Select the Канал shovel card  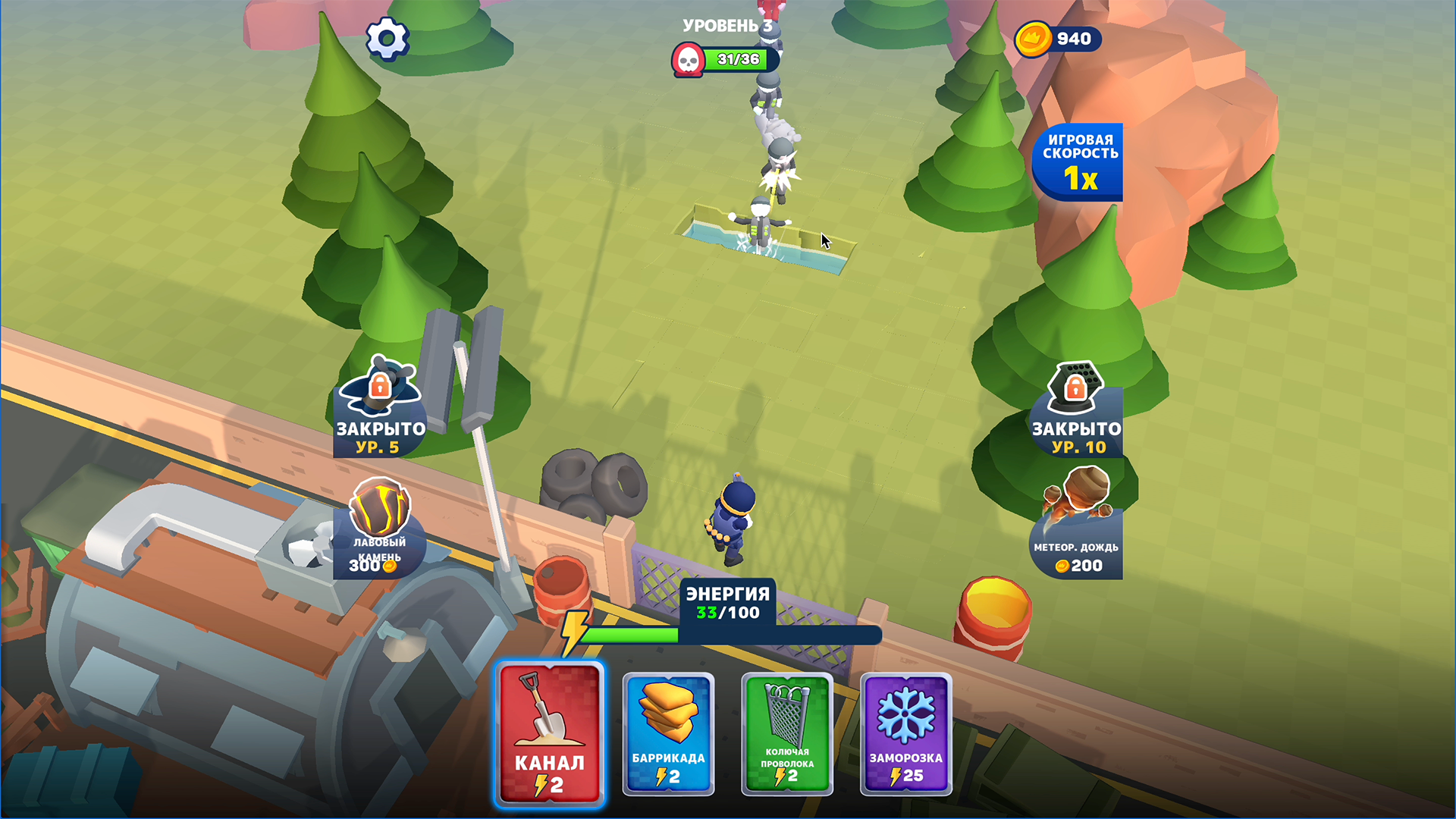point(550,733)
